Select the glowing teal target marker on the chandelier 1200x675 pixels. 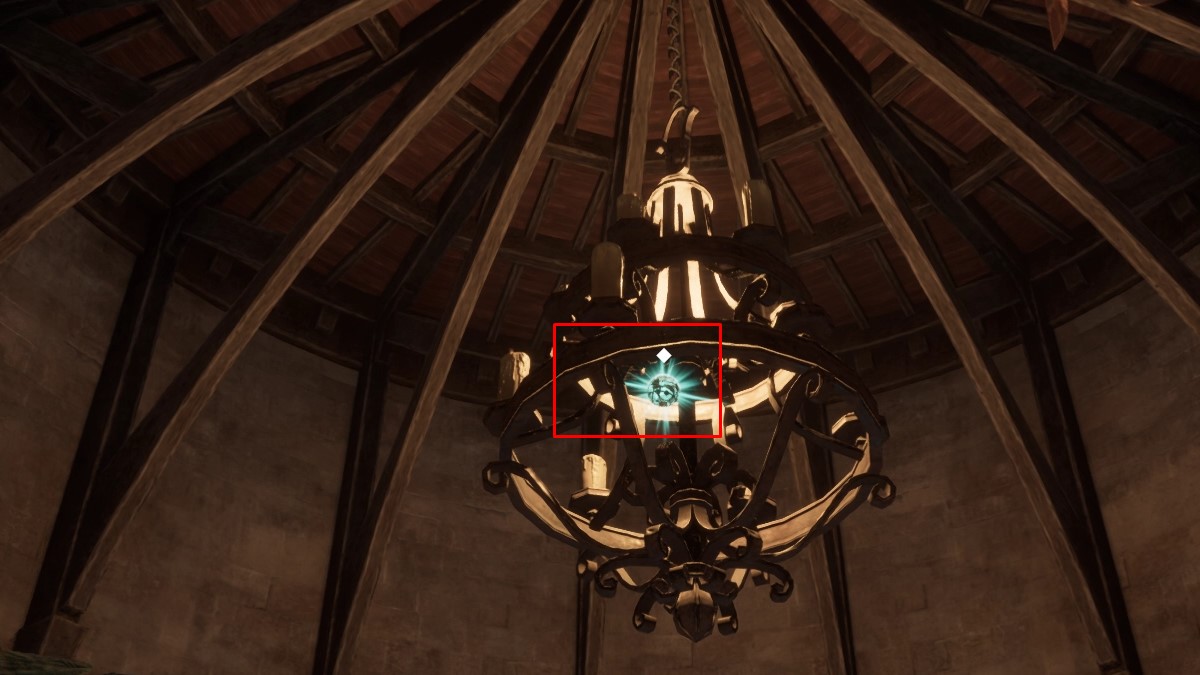[x=659, y=390]
